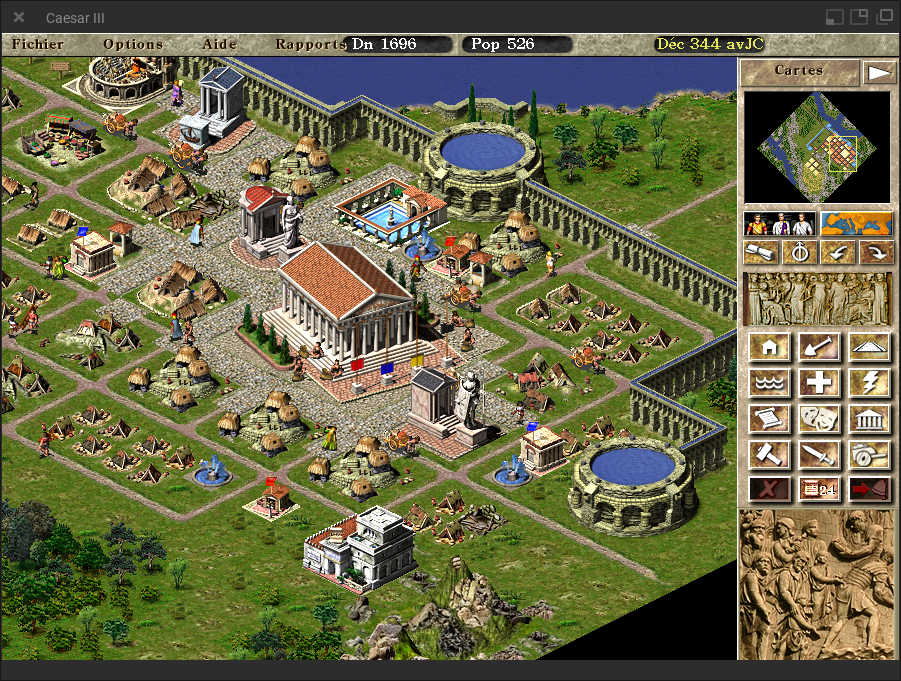This screenshot has width=901, height=681.
Task: Open the Options menu
Action: click(x=133, y=44)
